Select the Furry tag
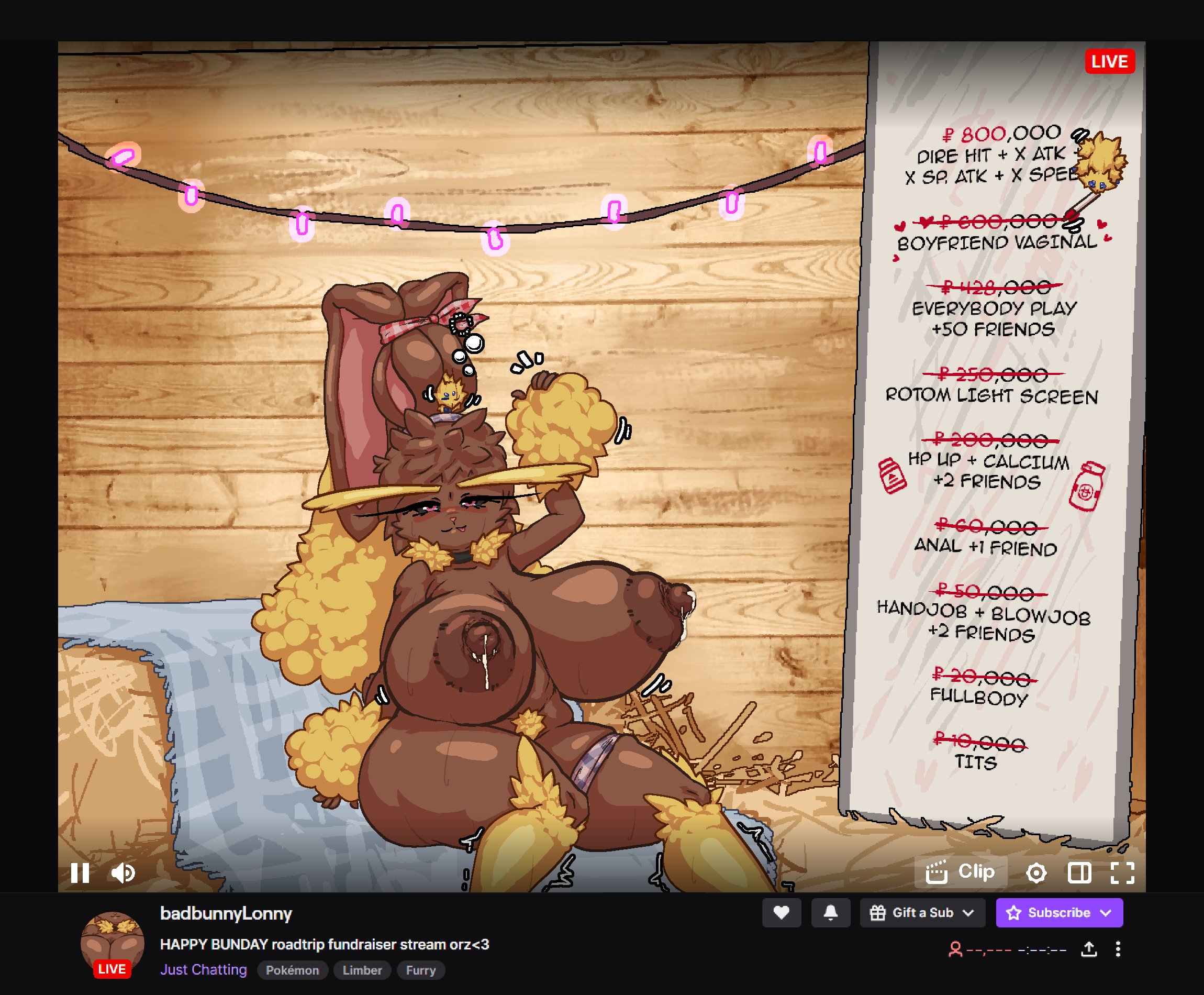The width and height of the screenshot is (1204, 995). tap(420, 970)
